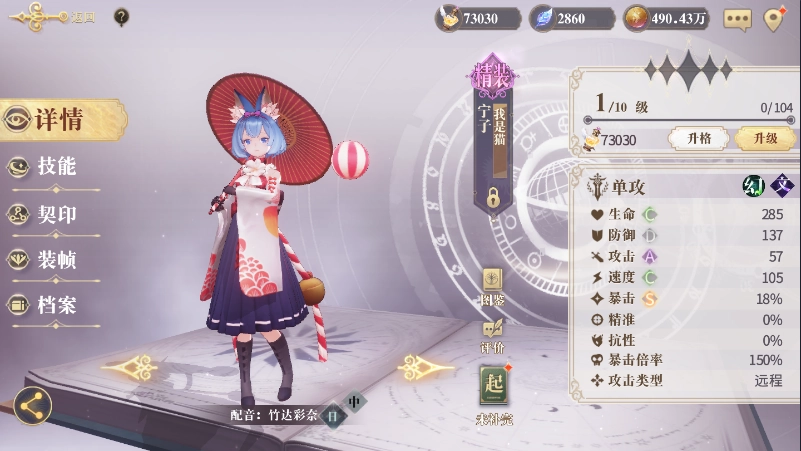801x451 pixels.
Task: Open the map pin icon
Action: 774,19
